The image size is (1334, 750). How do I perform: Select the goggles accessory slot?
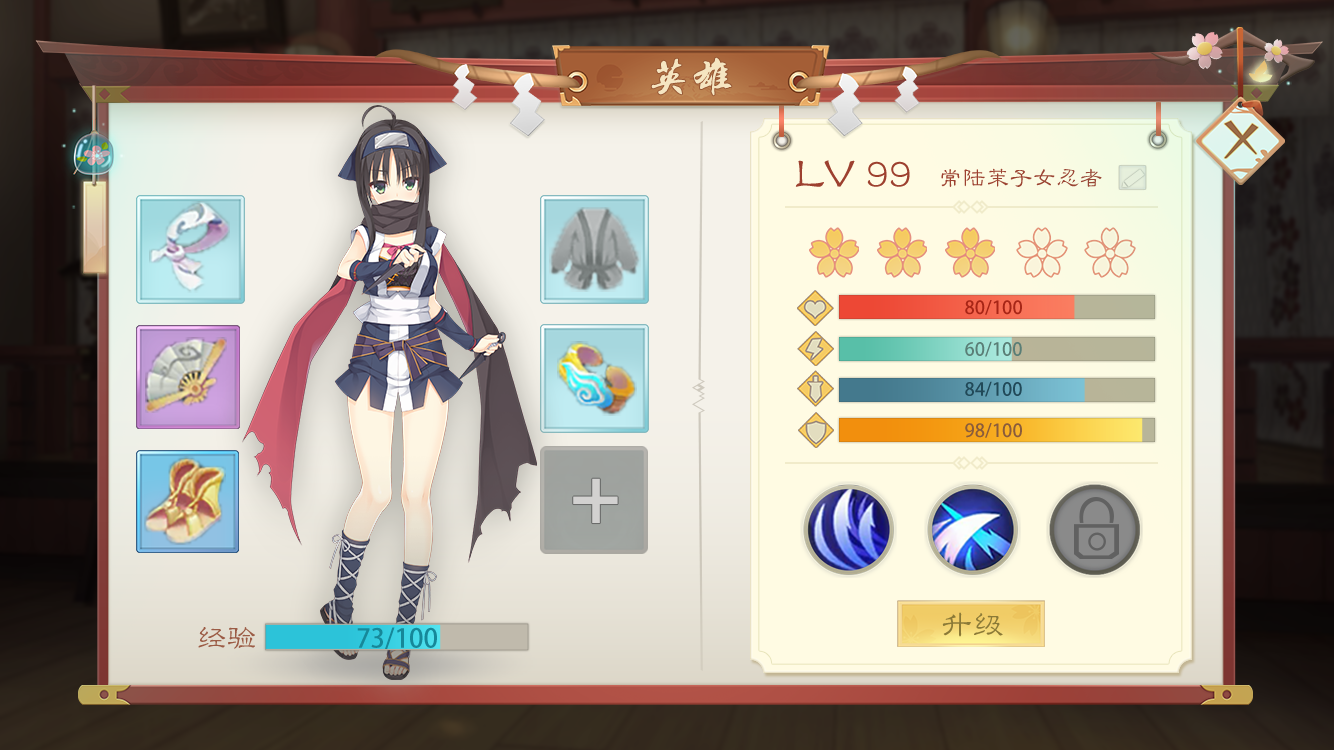593,376
